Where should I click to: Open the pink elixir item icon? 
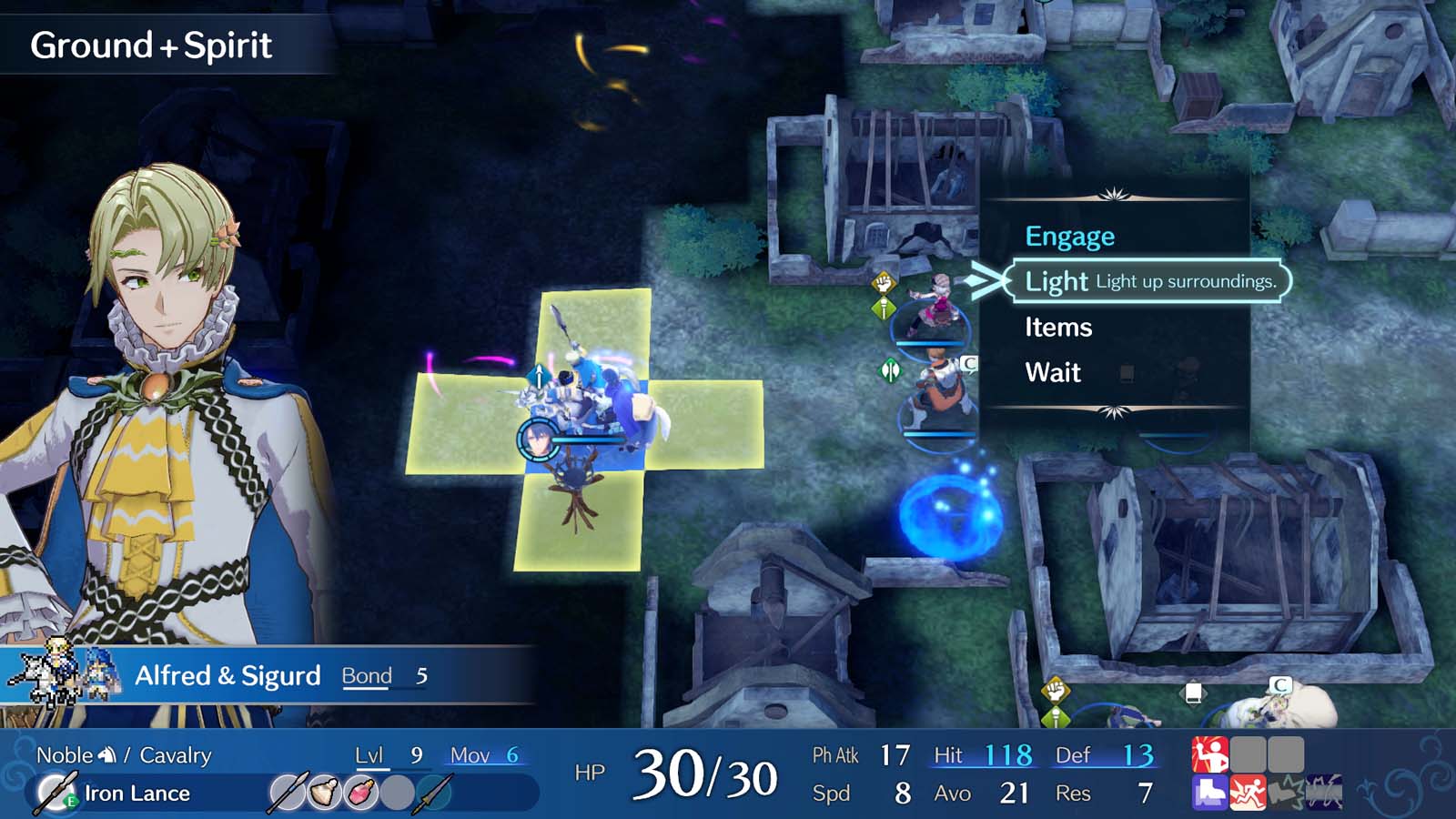coord(360,790)
